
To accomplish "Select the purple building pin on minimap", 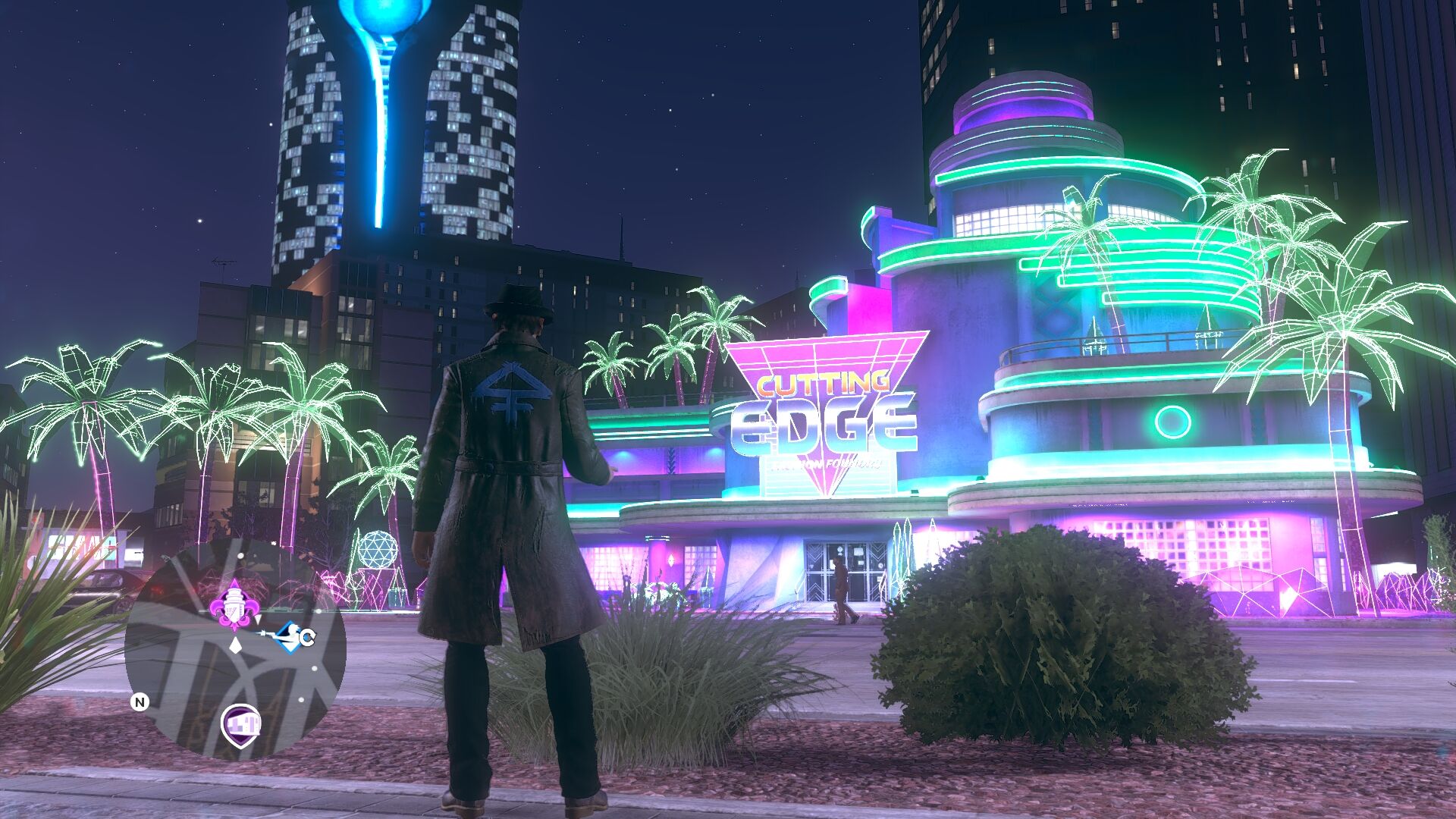I will (241, 723).
